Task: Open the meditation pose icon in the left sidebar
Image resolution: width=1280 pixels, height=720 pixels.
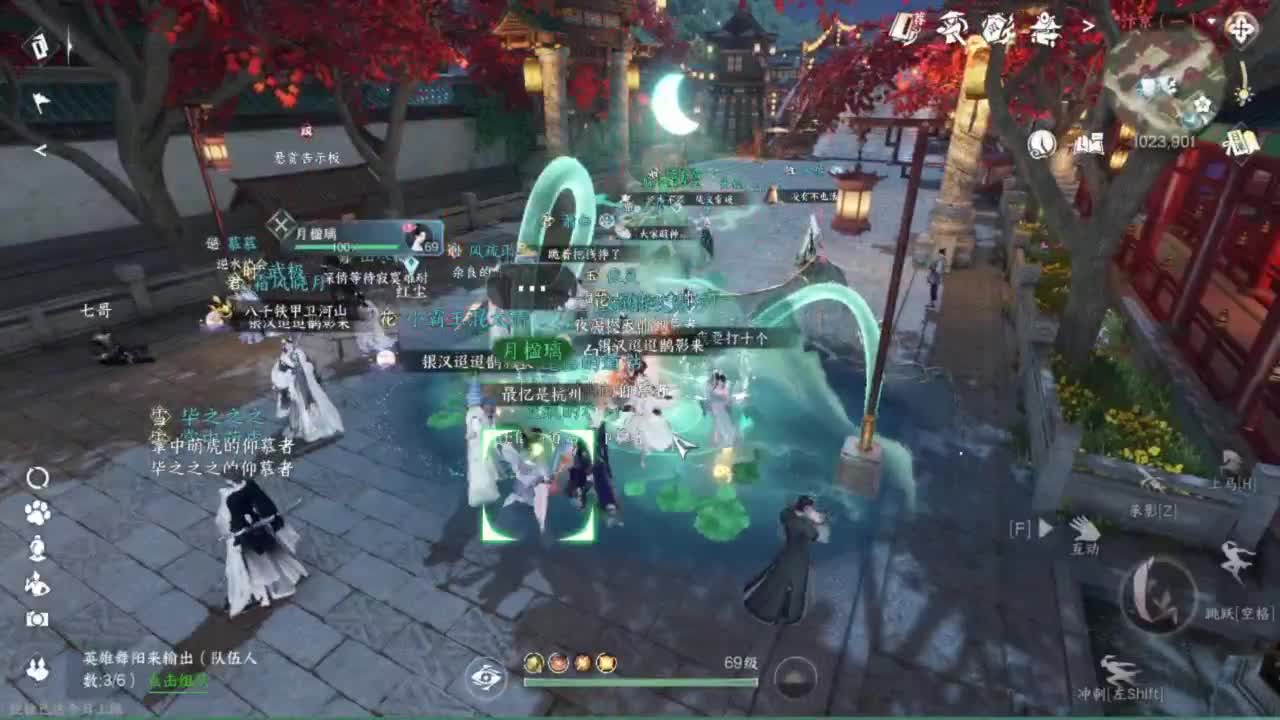Action: [37, 547]
